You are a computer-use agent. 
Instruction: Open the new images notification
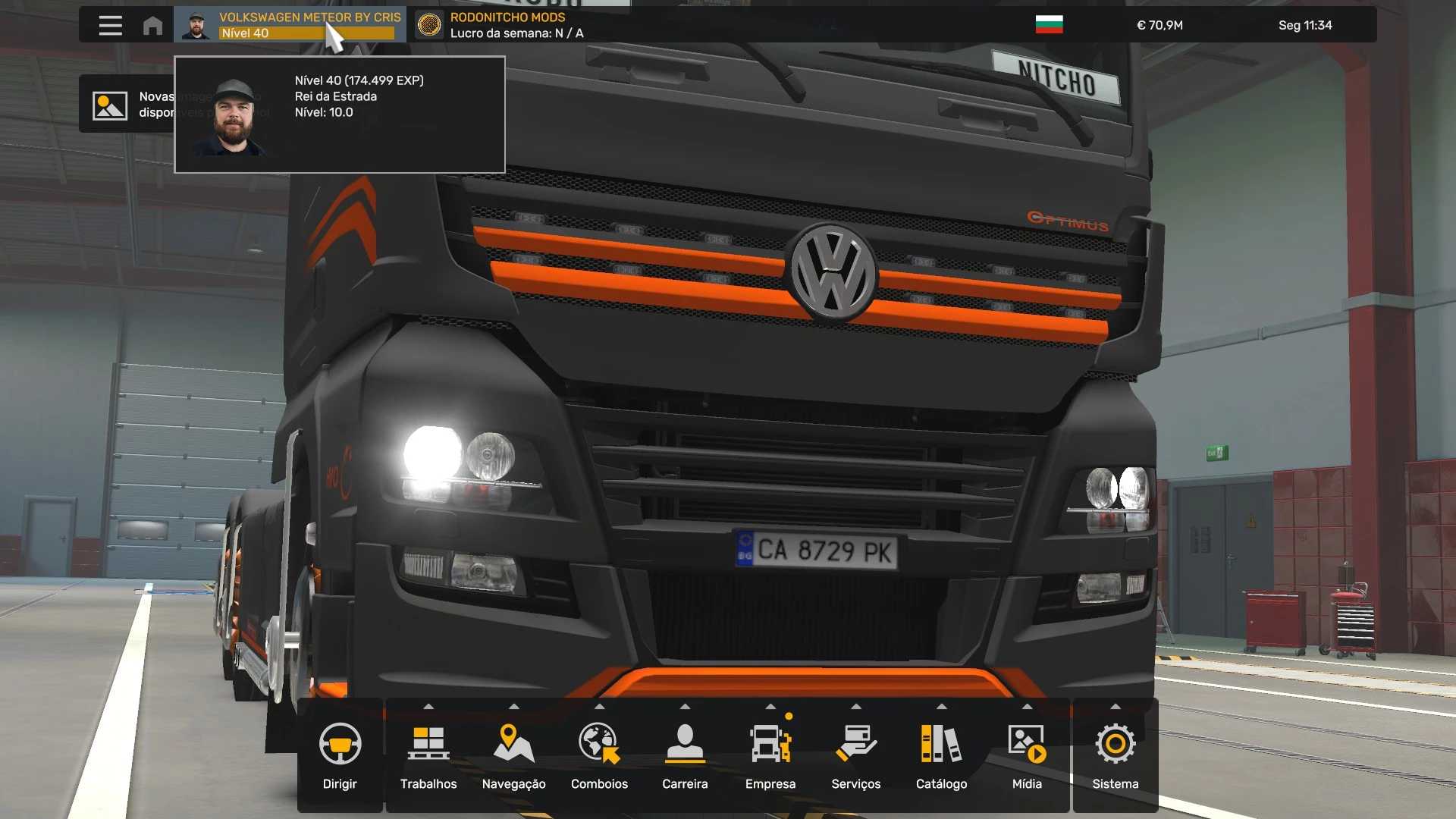point(126,105)
